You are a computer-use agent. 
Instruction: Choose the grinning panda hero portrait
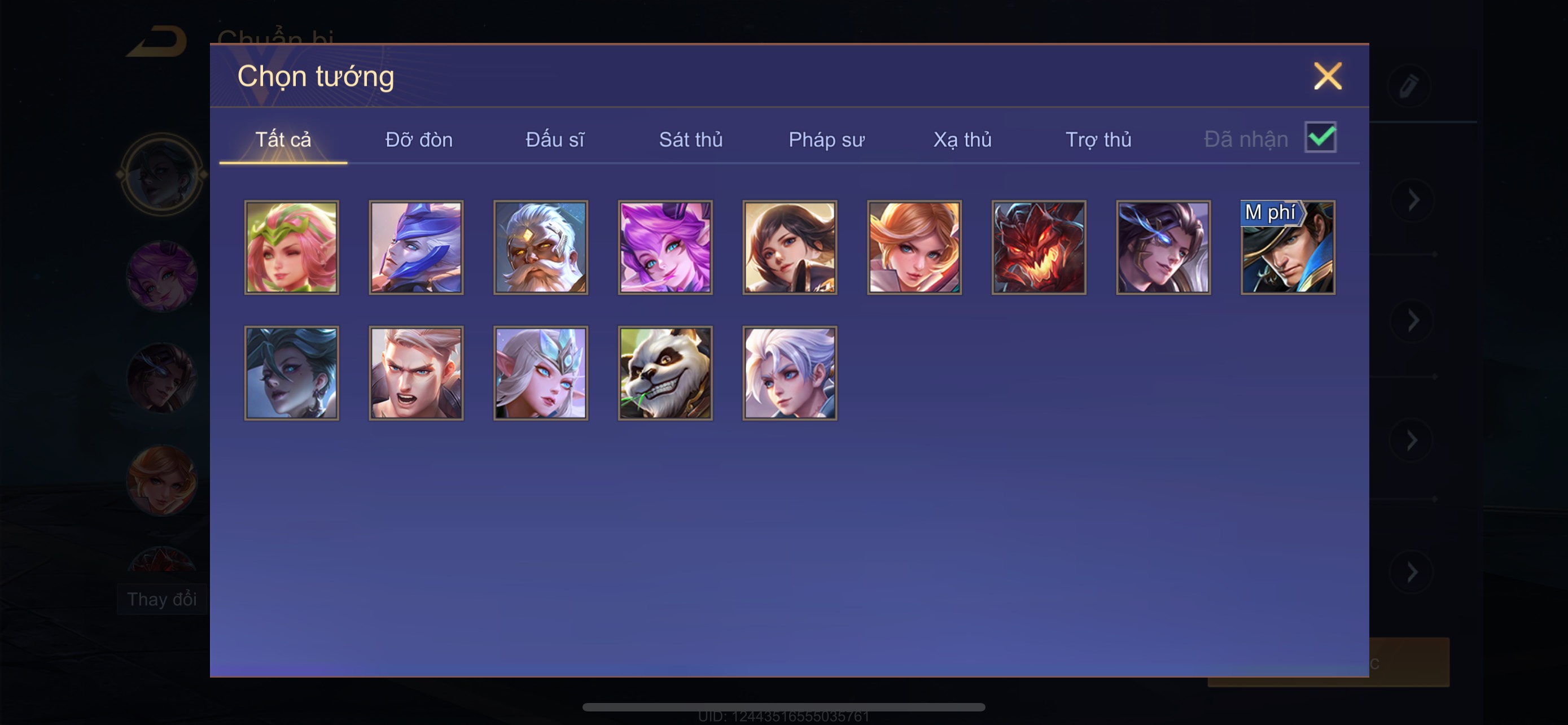(665, 373)
